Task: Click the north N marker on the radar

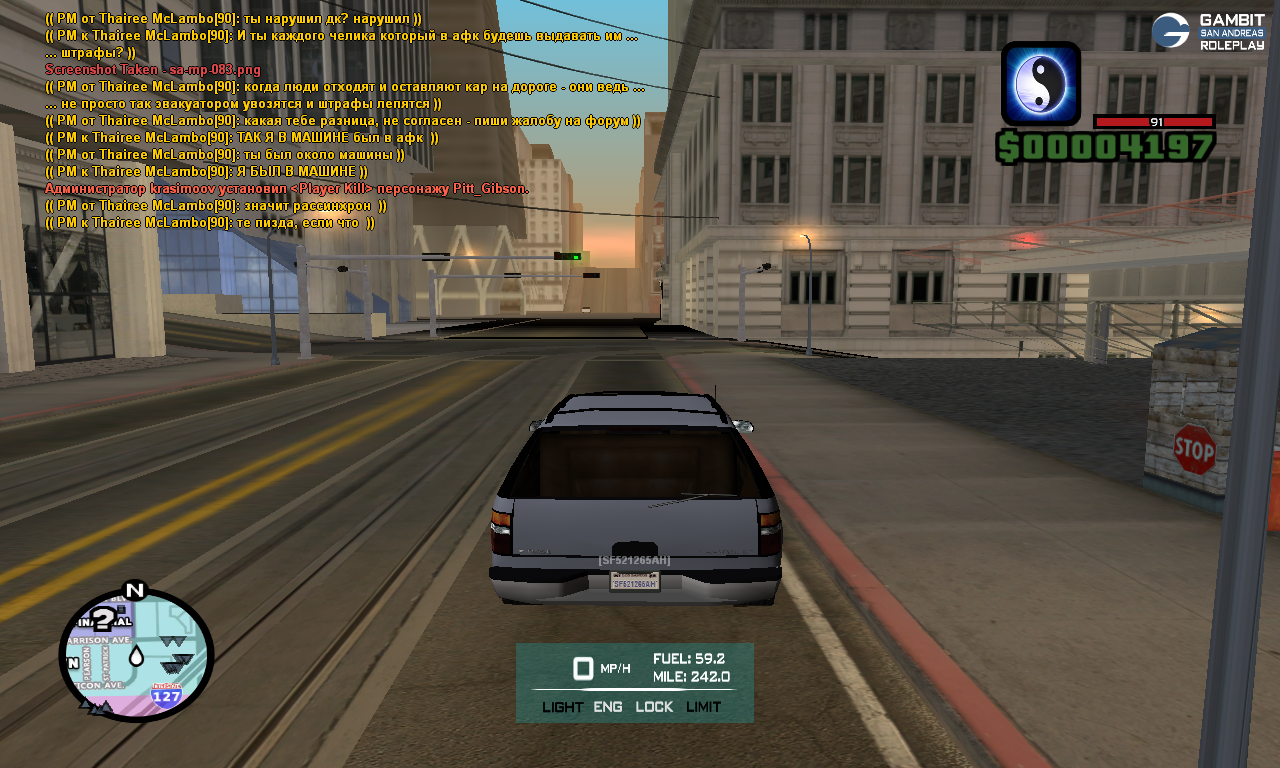Action: 134,590
